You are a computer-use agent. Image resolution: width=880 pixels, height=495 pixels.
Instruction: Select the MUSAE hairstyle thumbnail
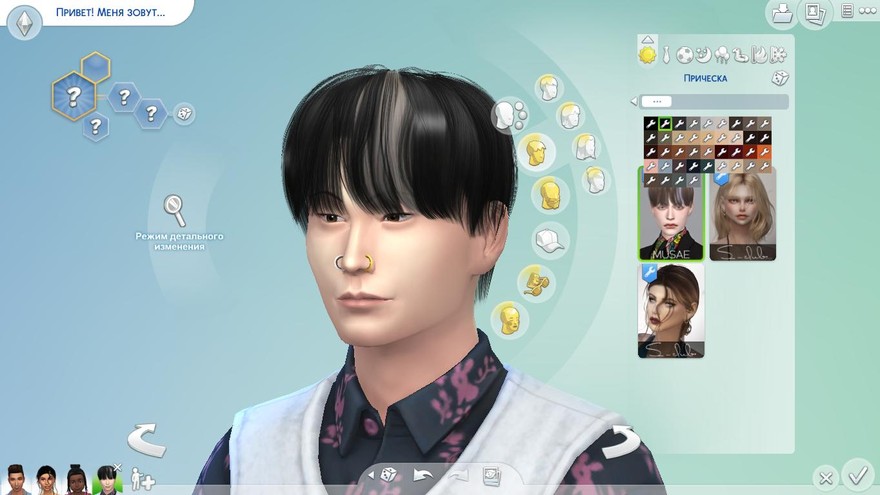coord(671,214)
